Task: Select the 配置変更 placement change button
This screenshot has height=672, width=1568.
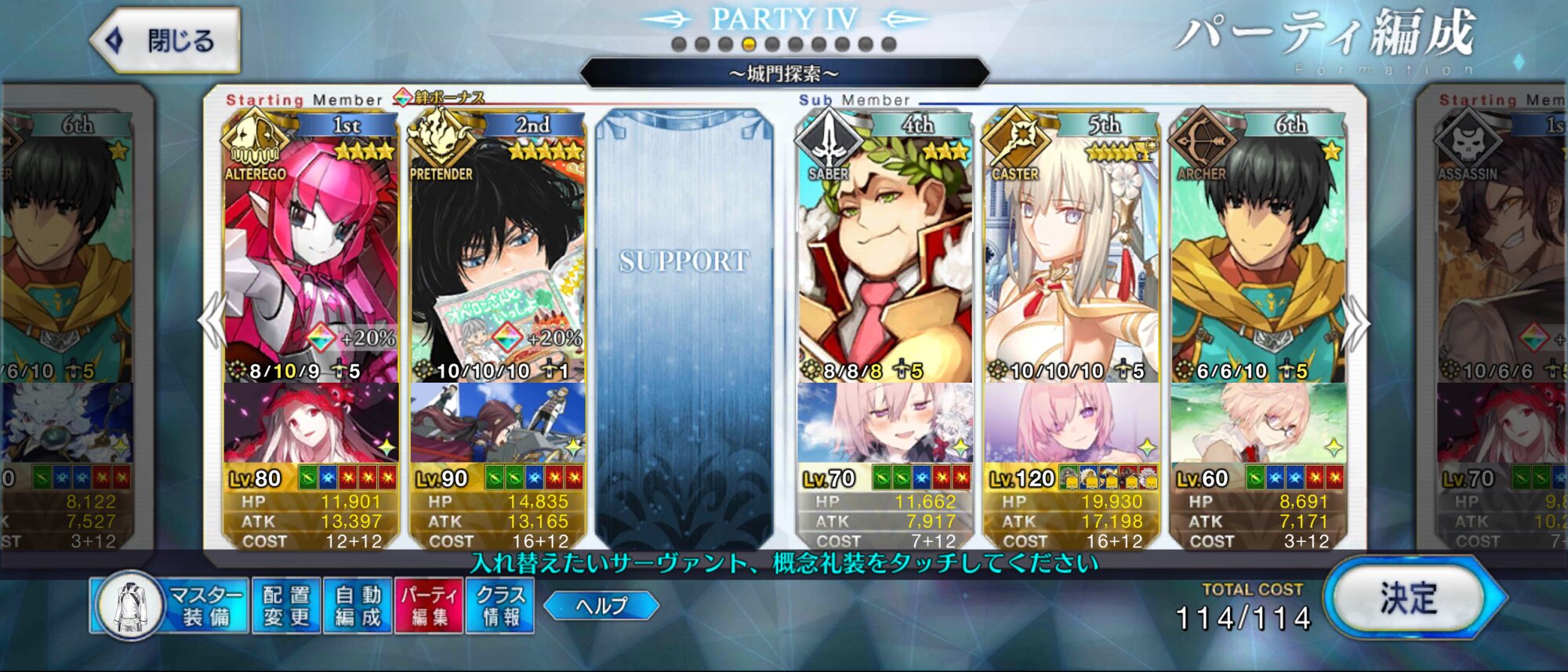Action: (x=286, y=606)
